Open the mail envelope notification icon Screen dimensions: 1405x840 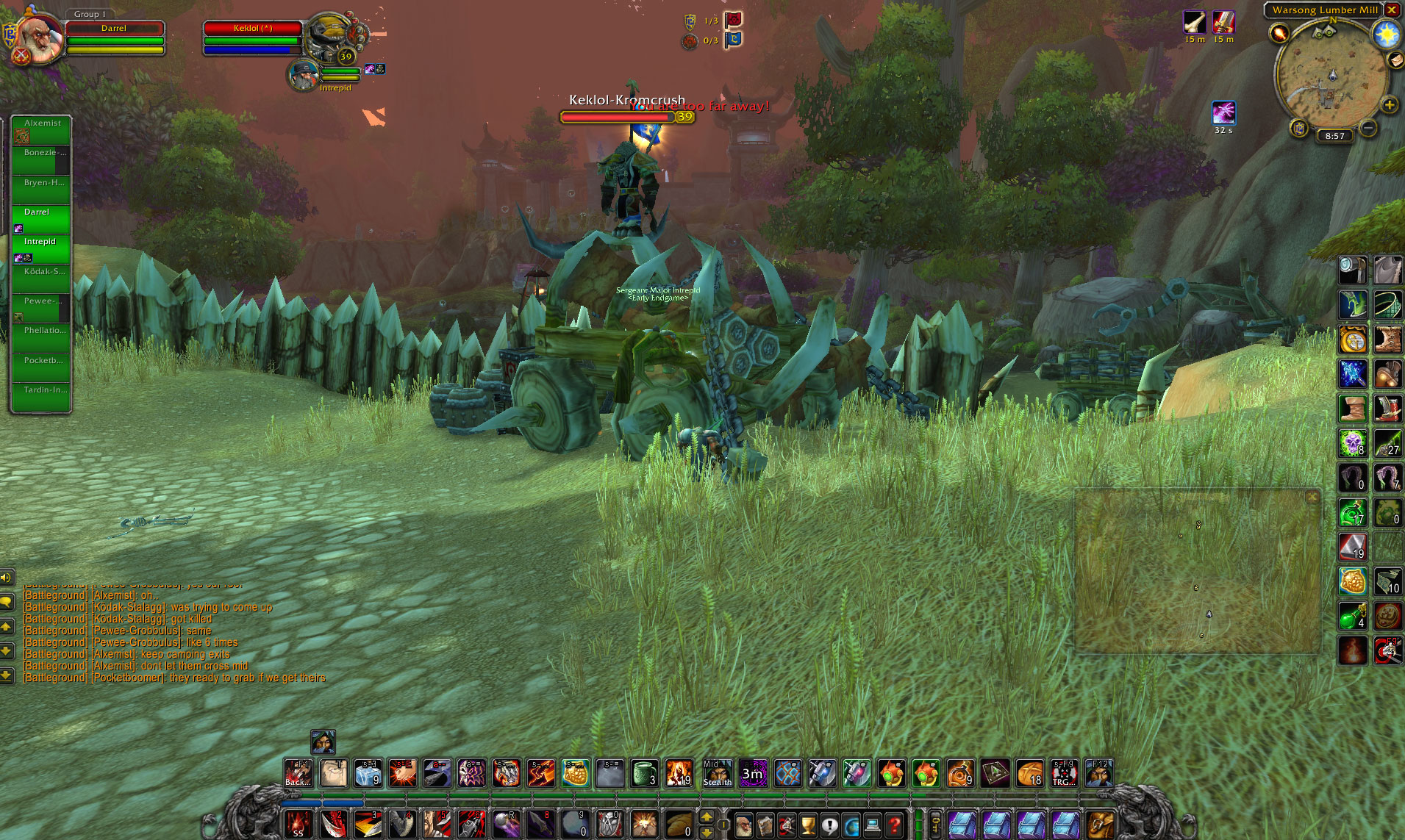click(x=1395, y=60)
